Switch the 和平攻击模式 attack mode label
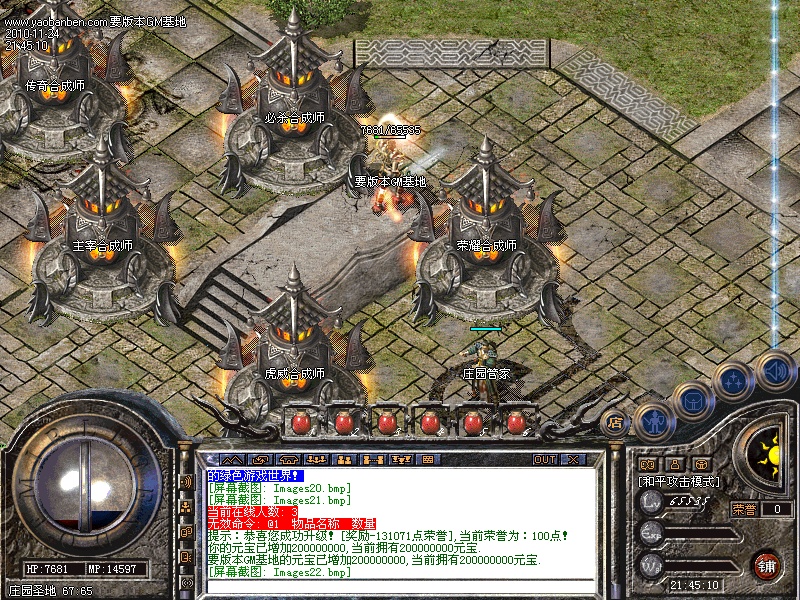This screenshot has width=800, height=600. tap(679, 481)
